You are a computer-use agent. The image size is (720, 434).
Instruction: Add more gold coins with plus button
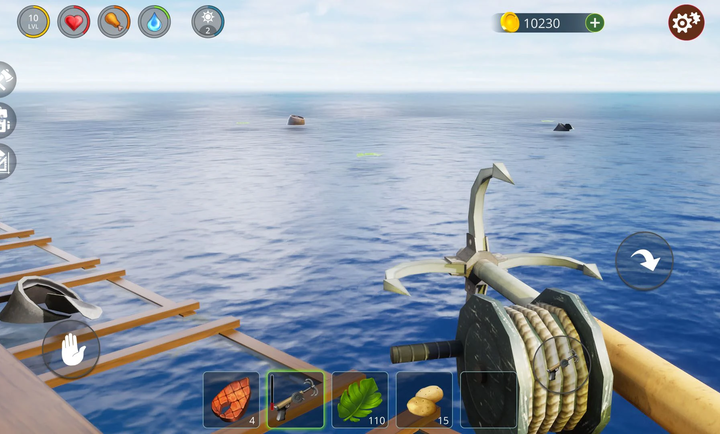click(x=594, y=22)
